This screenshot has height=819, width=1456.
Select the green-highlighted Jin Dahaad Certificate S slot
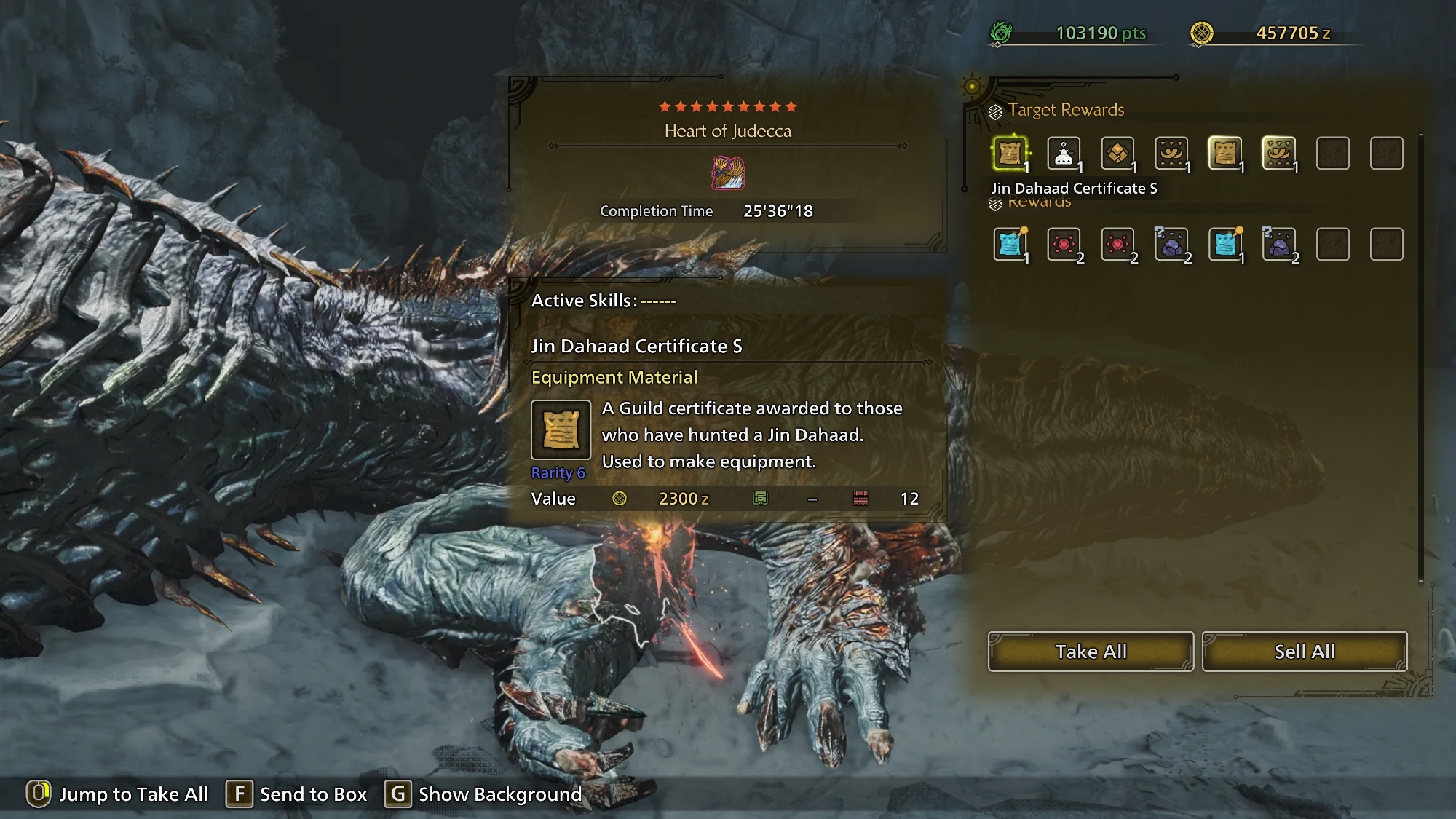point(1010,154)
